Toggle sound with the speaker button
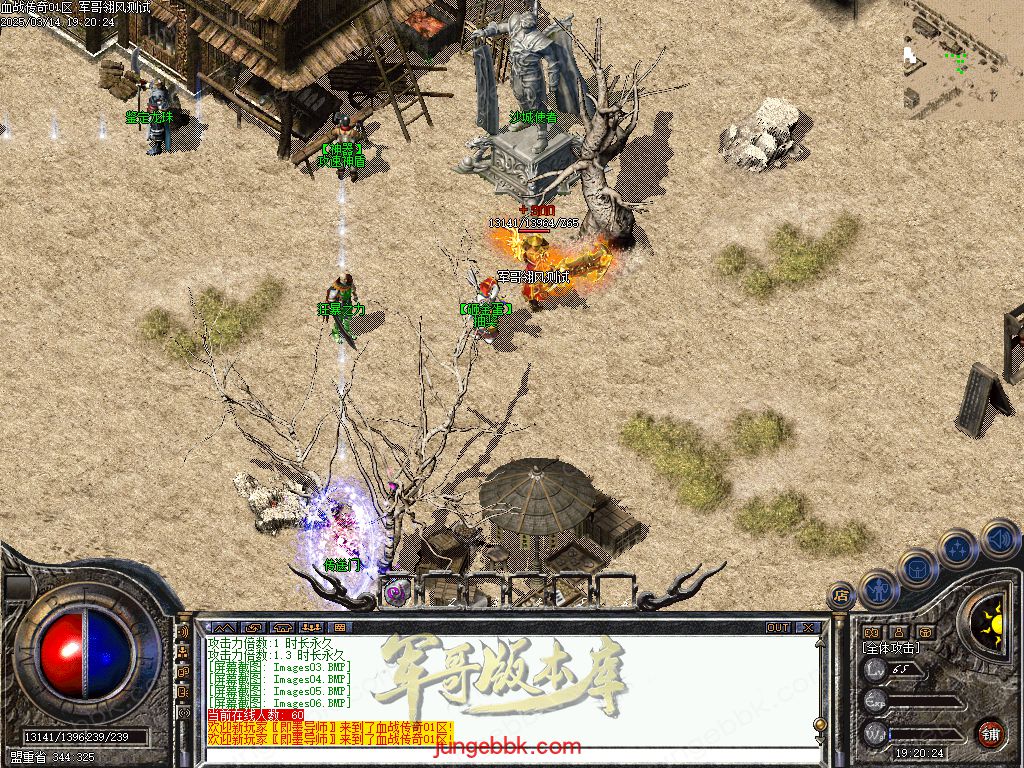The image size is (1024, 768). click(999, 540)
